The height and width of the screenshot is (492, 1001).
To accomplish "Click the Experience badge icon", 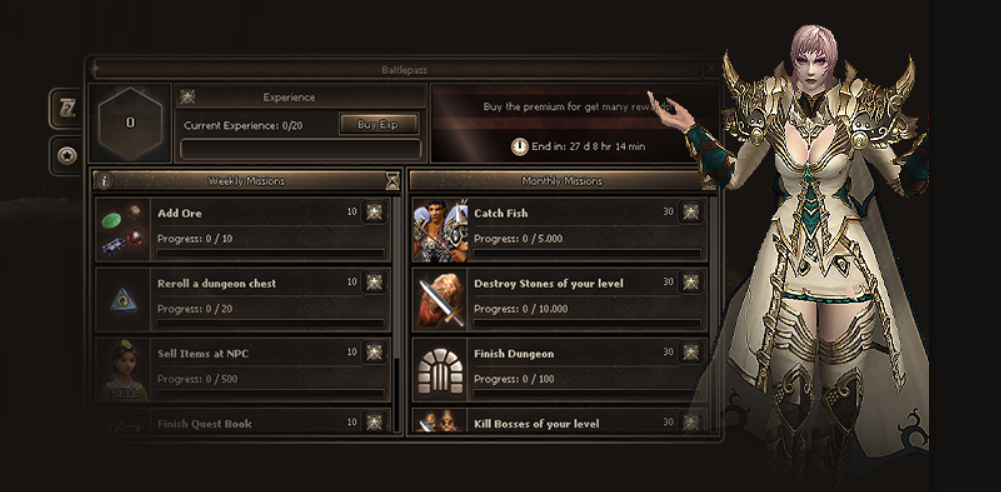I will (x=187, y=98).
